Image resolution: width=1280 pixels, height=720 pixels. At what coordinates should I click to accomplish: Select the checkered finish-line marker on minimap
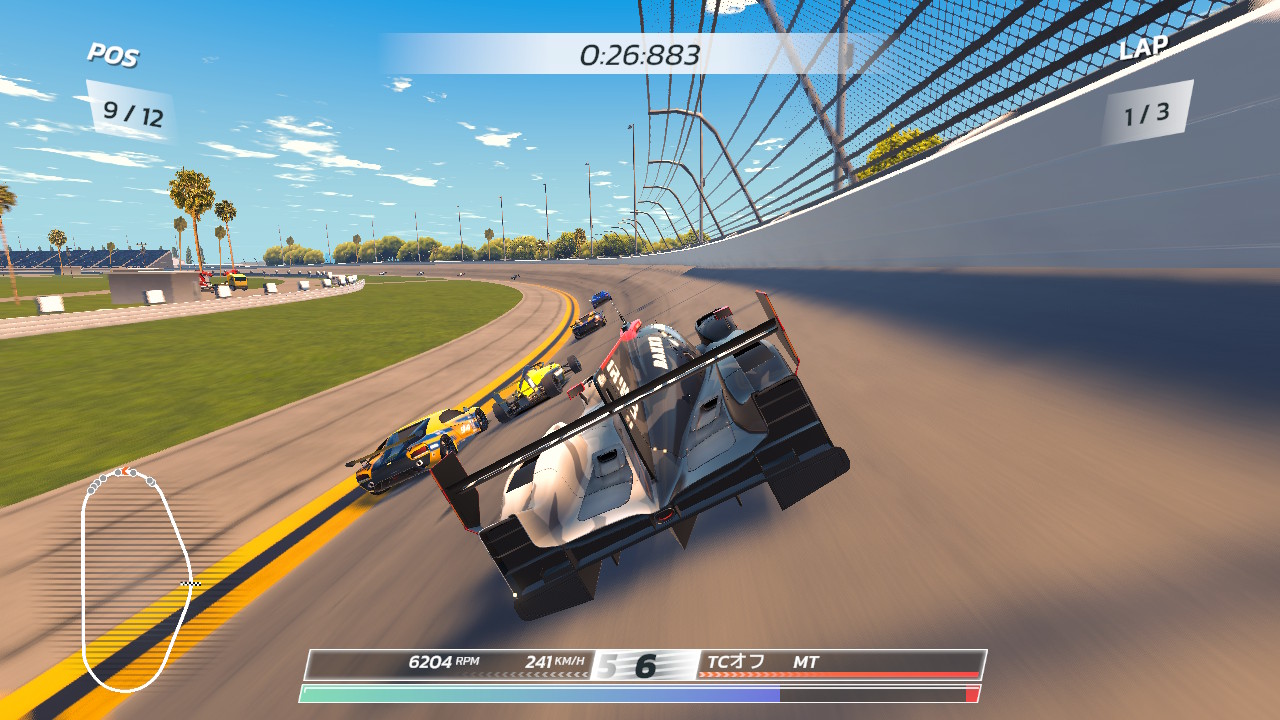190,582
